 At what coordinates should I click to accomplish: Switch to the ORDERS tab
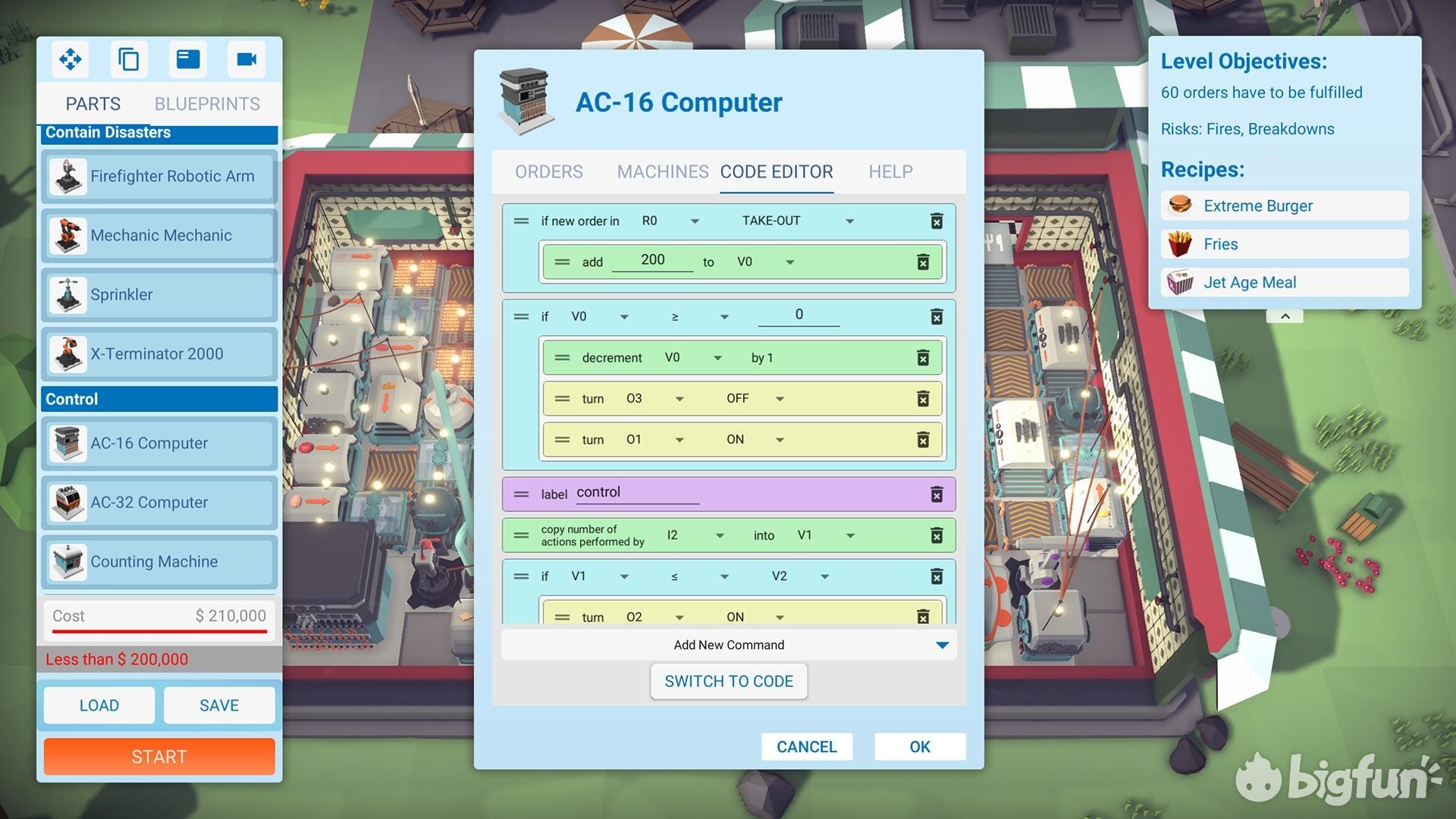(x=548, y=172)
